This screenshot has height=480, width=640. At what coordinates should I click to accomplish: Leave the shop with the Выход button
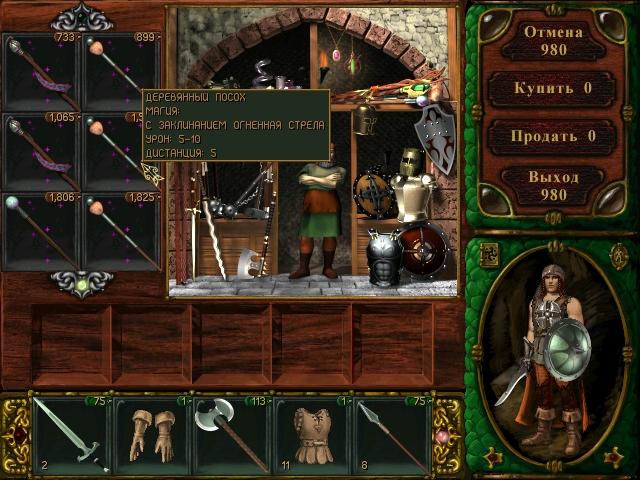pyautogui.click(x=553, y=186)
